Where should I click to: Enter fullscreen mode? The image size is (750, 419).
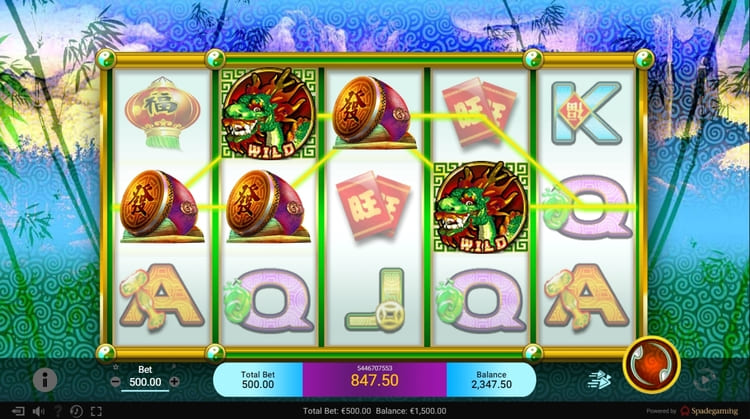click(x=96, y=411)
